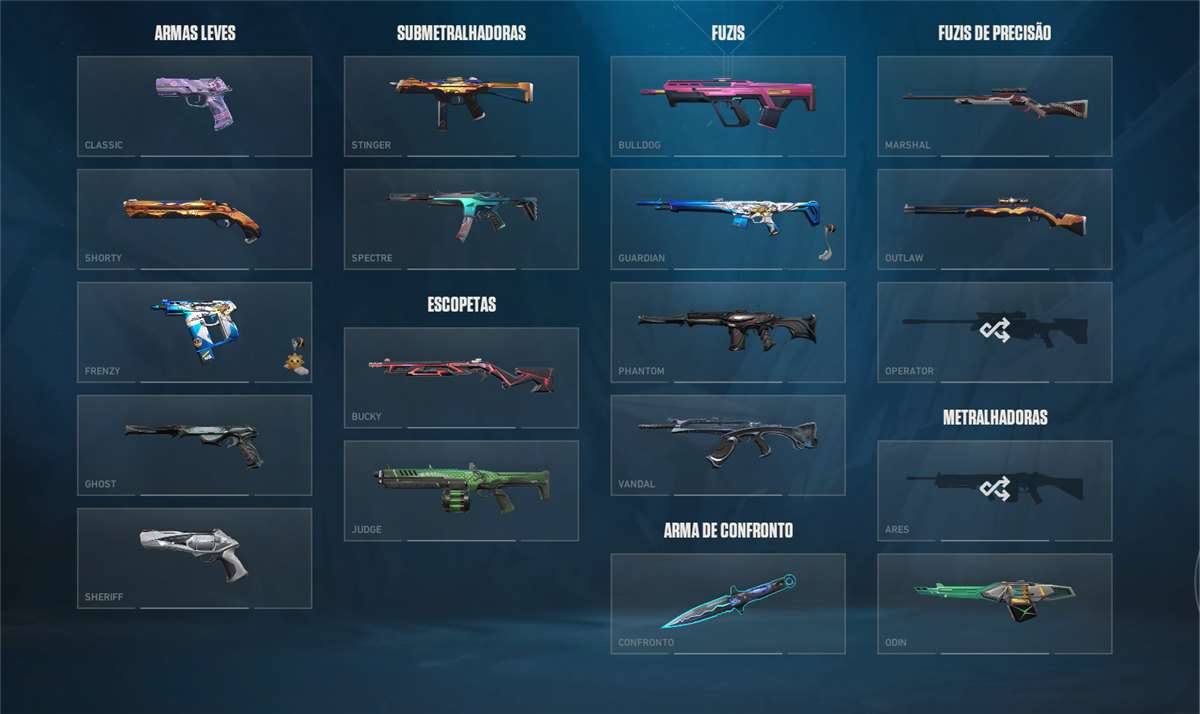Select the Classic pistol slot
Viewport: 1200px width, 714px height.
[194, 106]
